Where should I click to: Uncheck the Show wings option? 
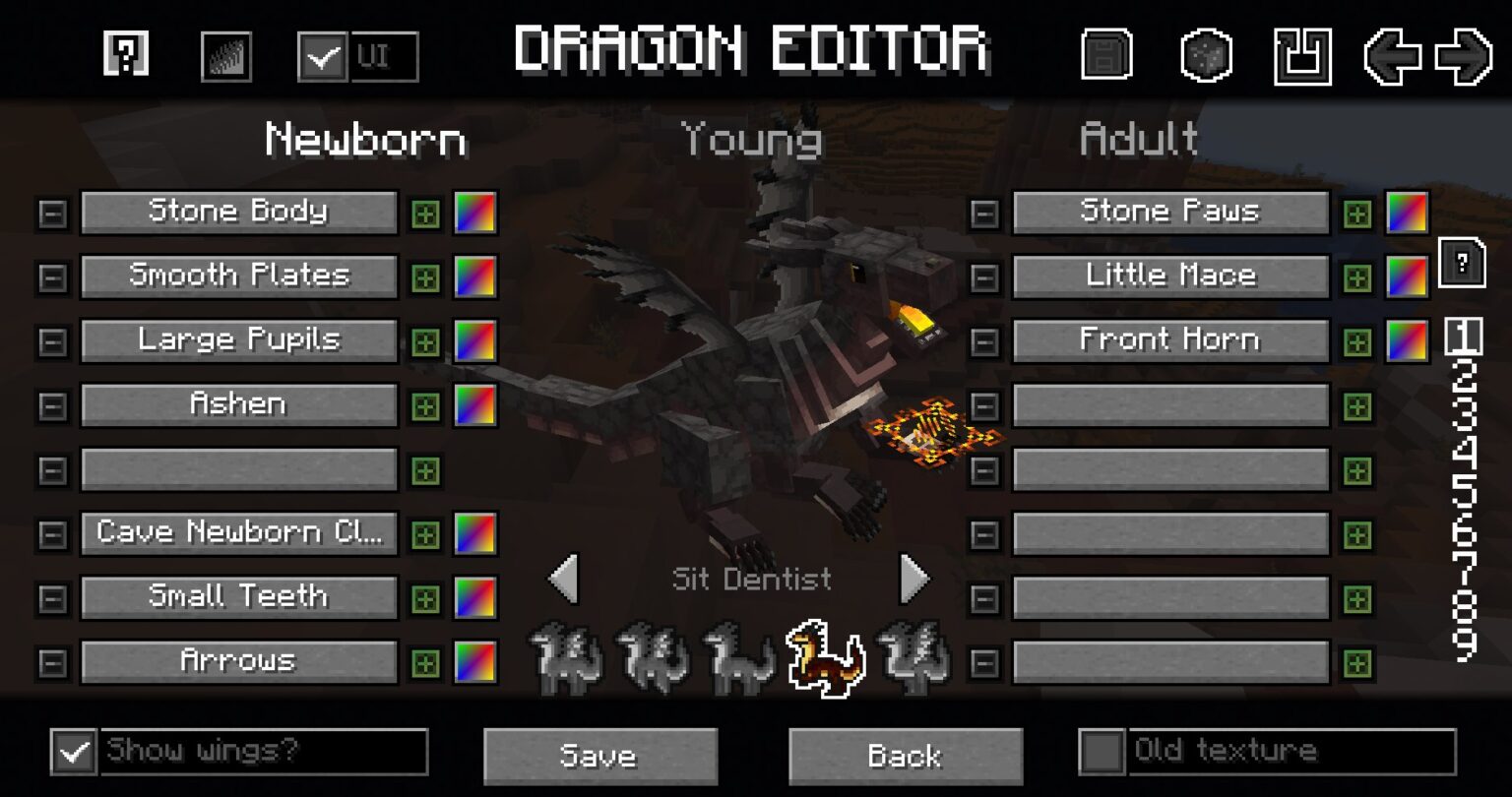click(x=72, y=753)
